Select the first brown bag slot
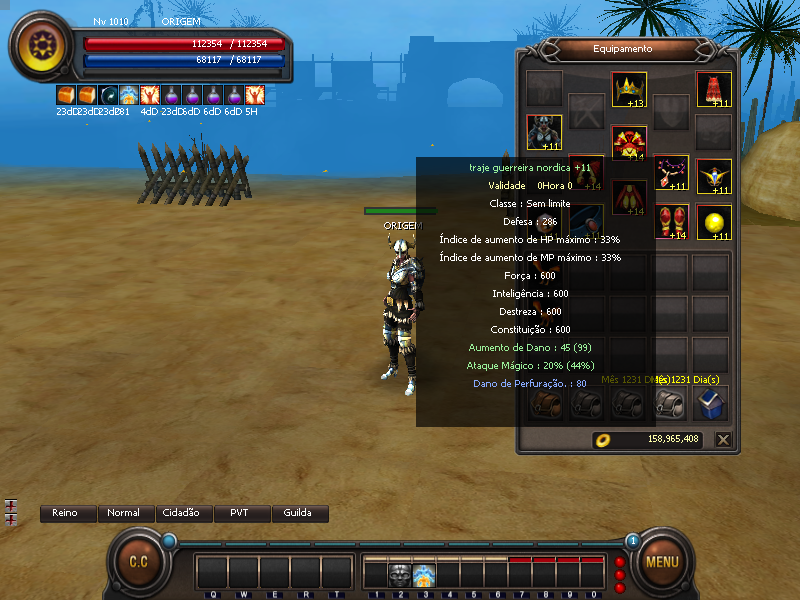Image resolution: width=800 pixels, height=600 pixels. click(545, 403)
